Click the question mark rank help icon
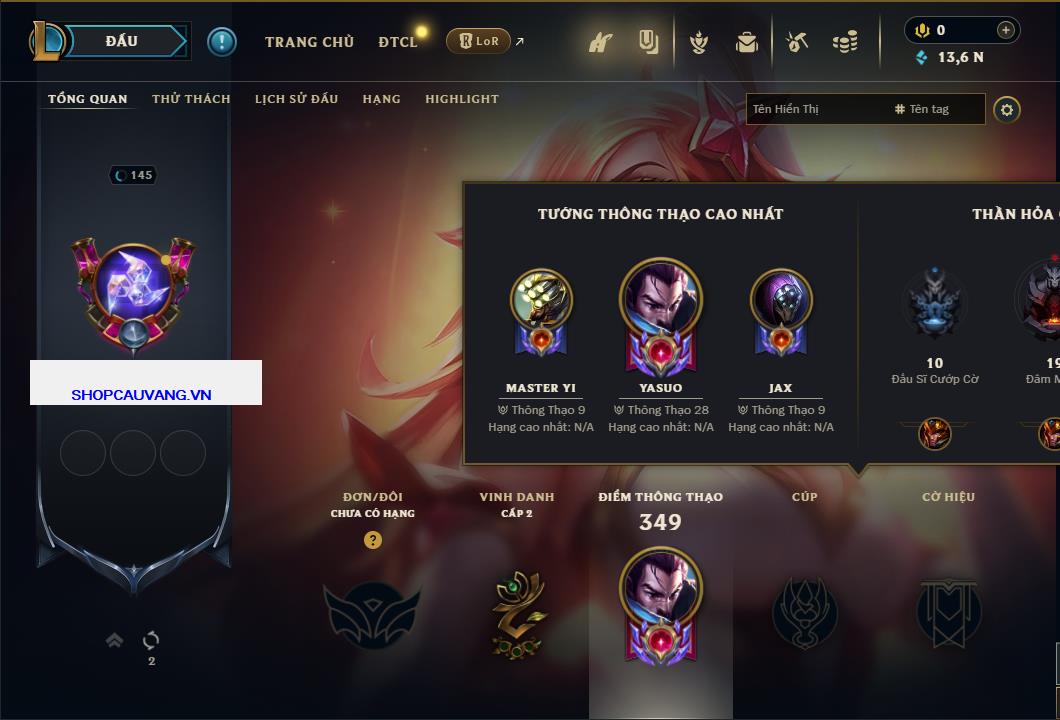The height and width of the screenshot is (720, 1060). point(372,541)
